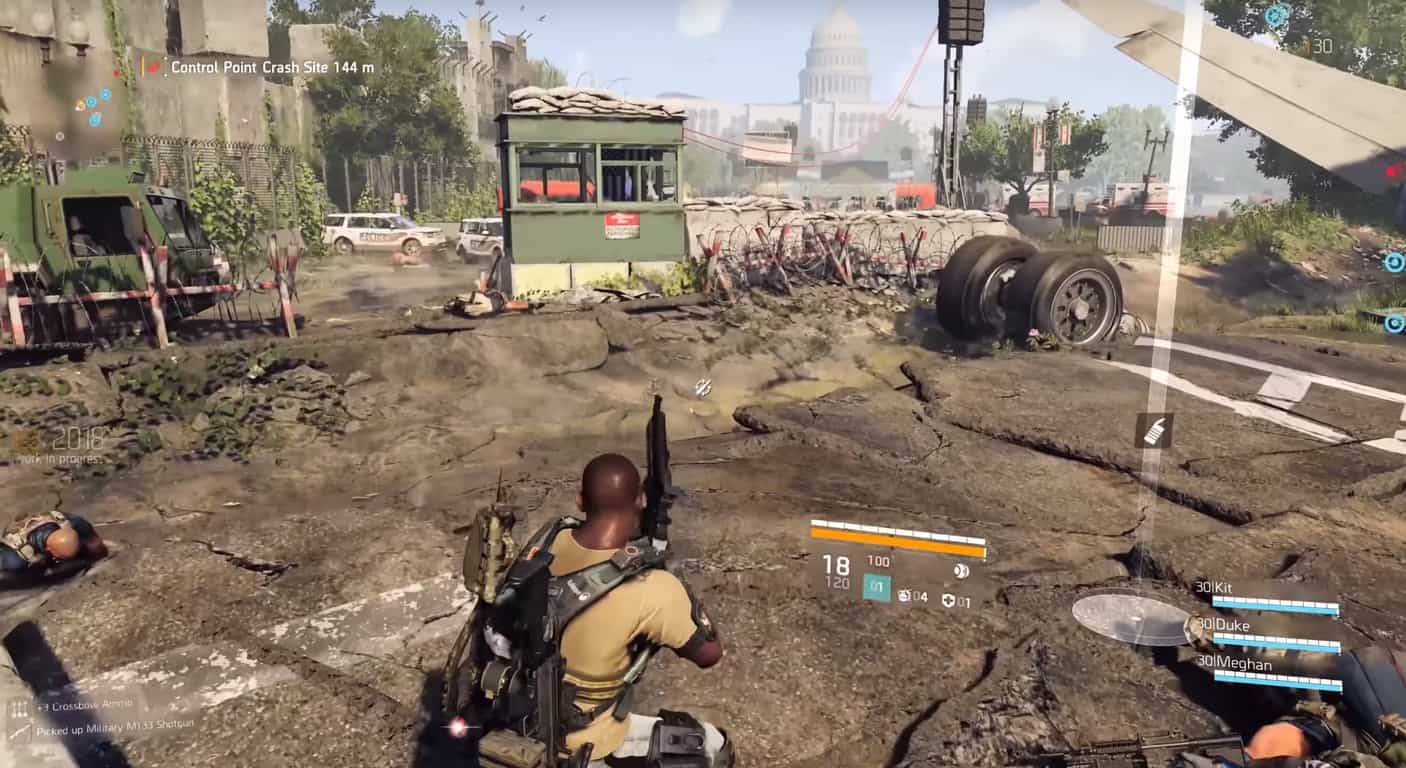Viewport: 1406px width, 768px height.
Task: Use the armor kit shield icon
Action: point(949,601)
